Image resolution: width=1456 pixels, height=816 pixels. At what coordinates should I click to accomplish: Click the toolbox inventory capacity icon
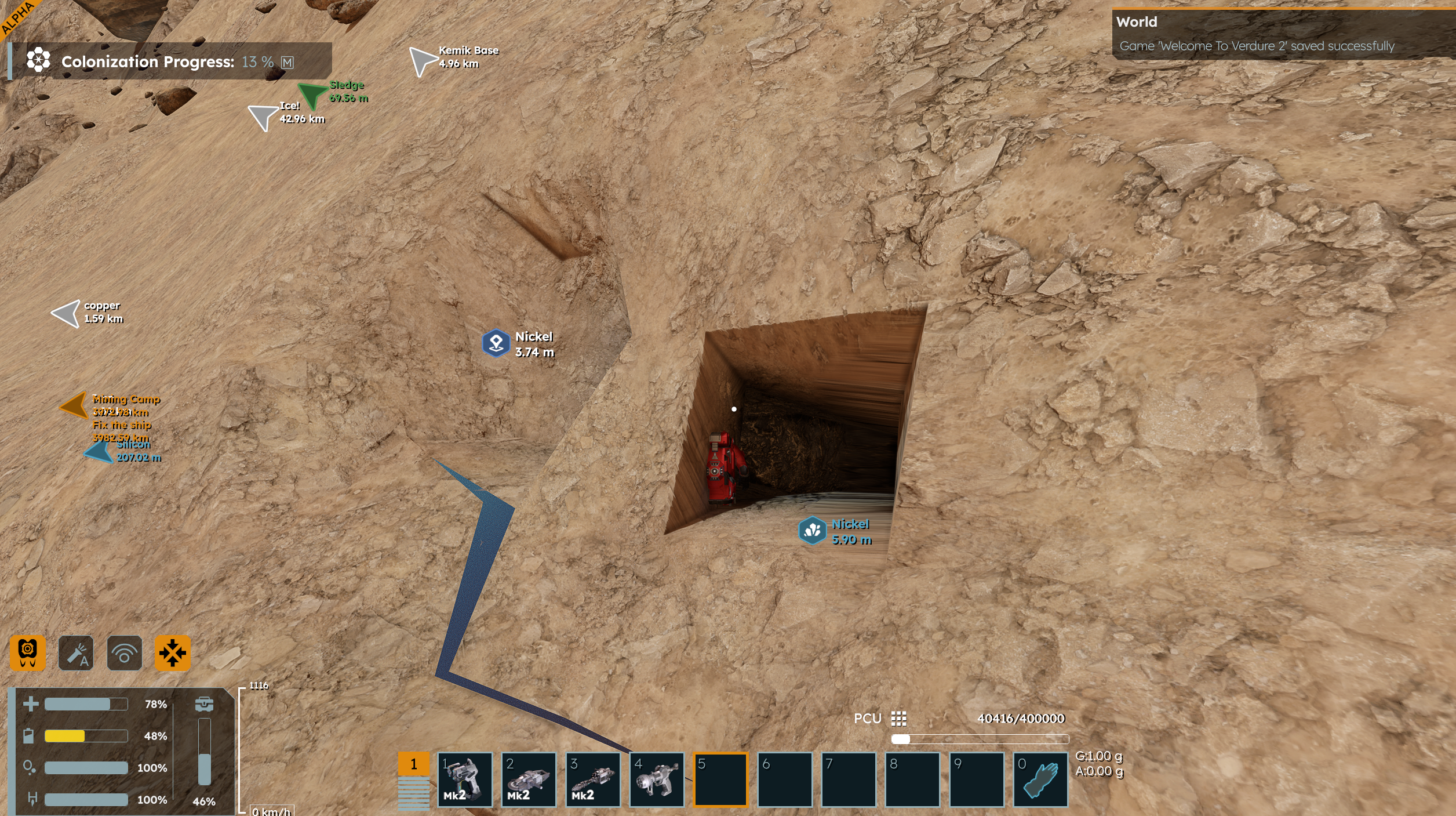point(204,704)
